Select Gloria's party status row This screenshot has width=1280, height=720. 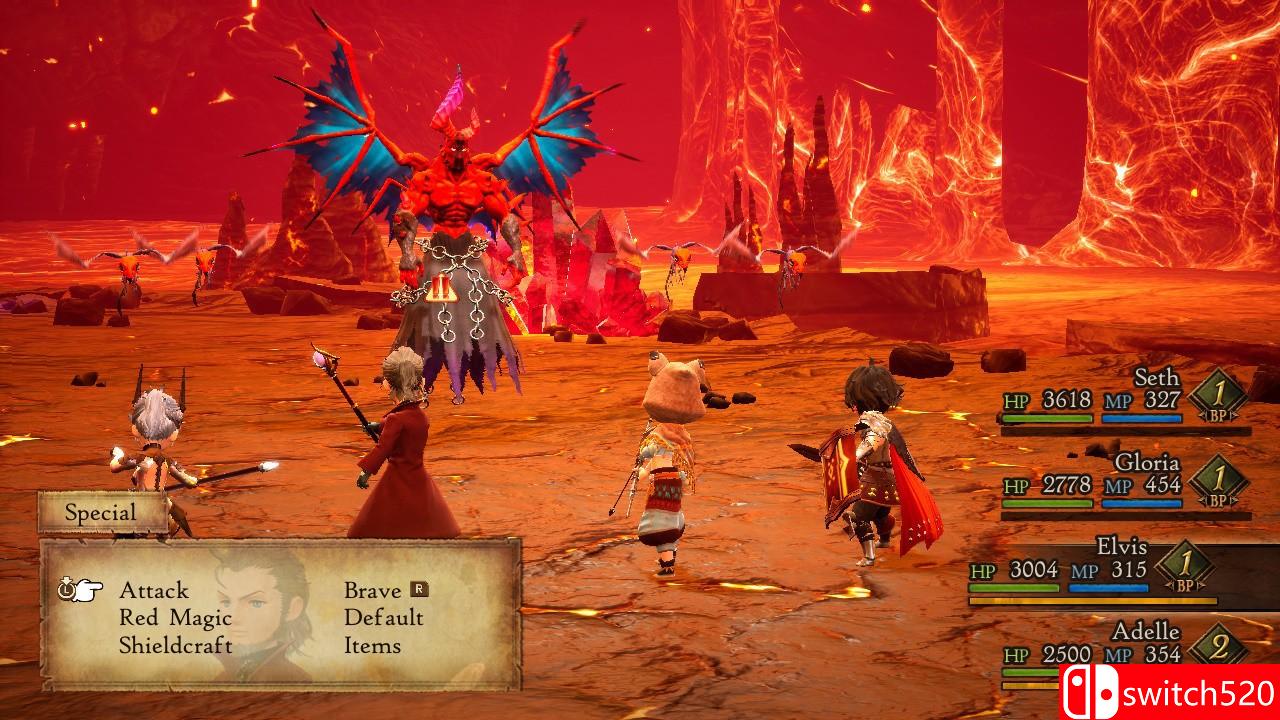click(x=1125, y=485)
